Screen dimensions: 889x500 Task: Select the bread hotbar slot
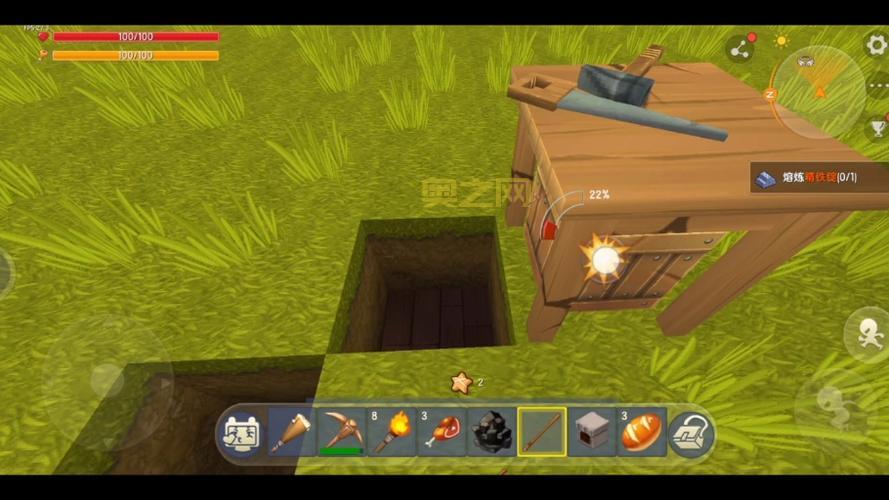click(641, 432)
